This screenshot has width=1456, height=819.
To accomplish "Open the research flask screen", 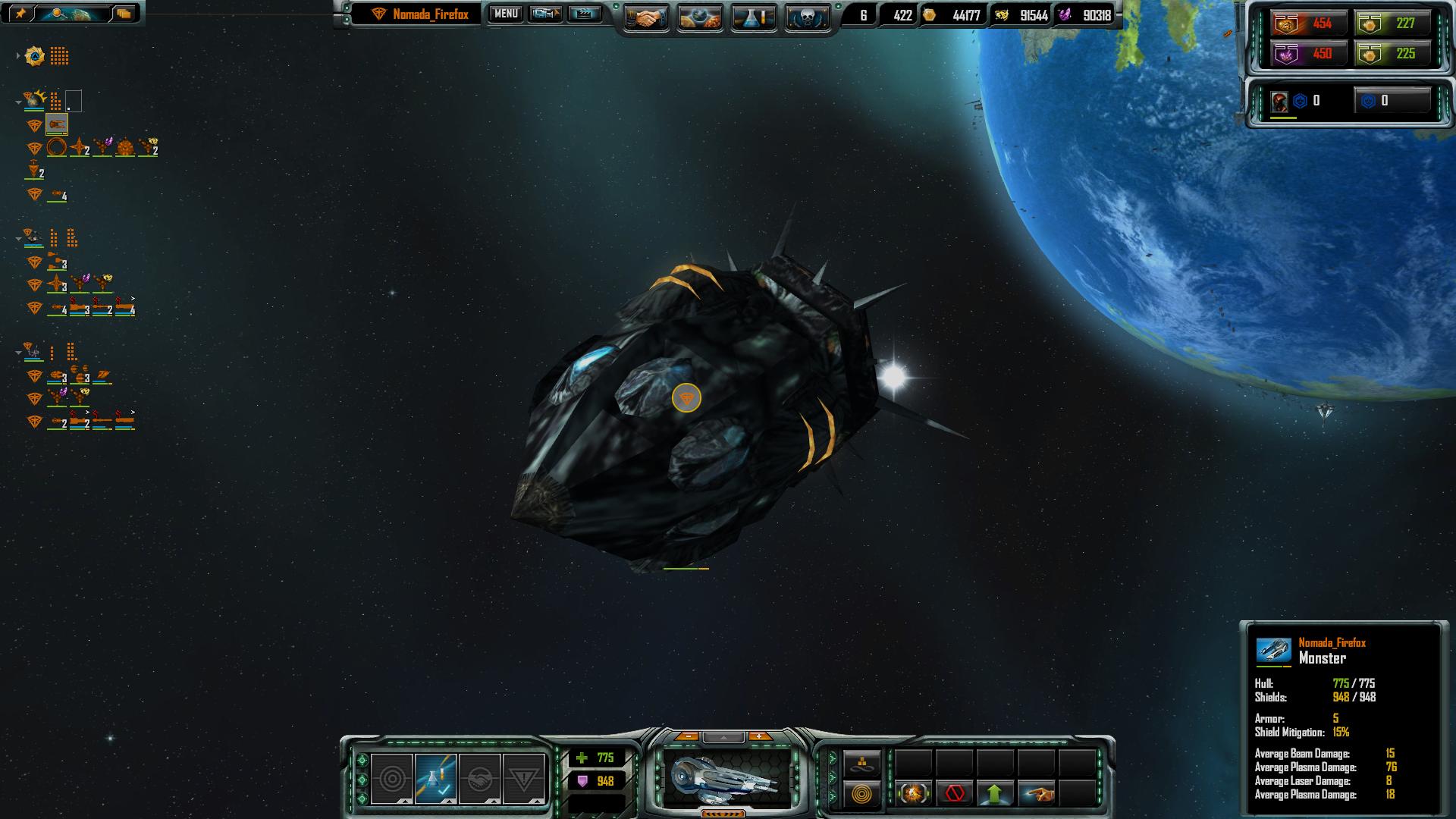I will click(754, 17).
